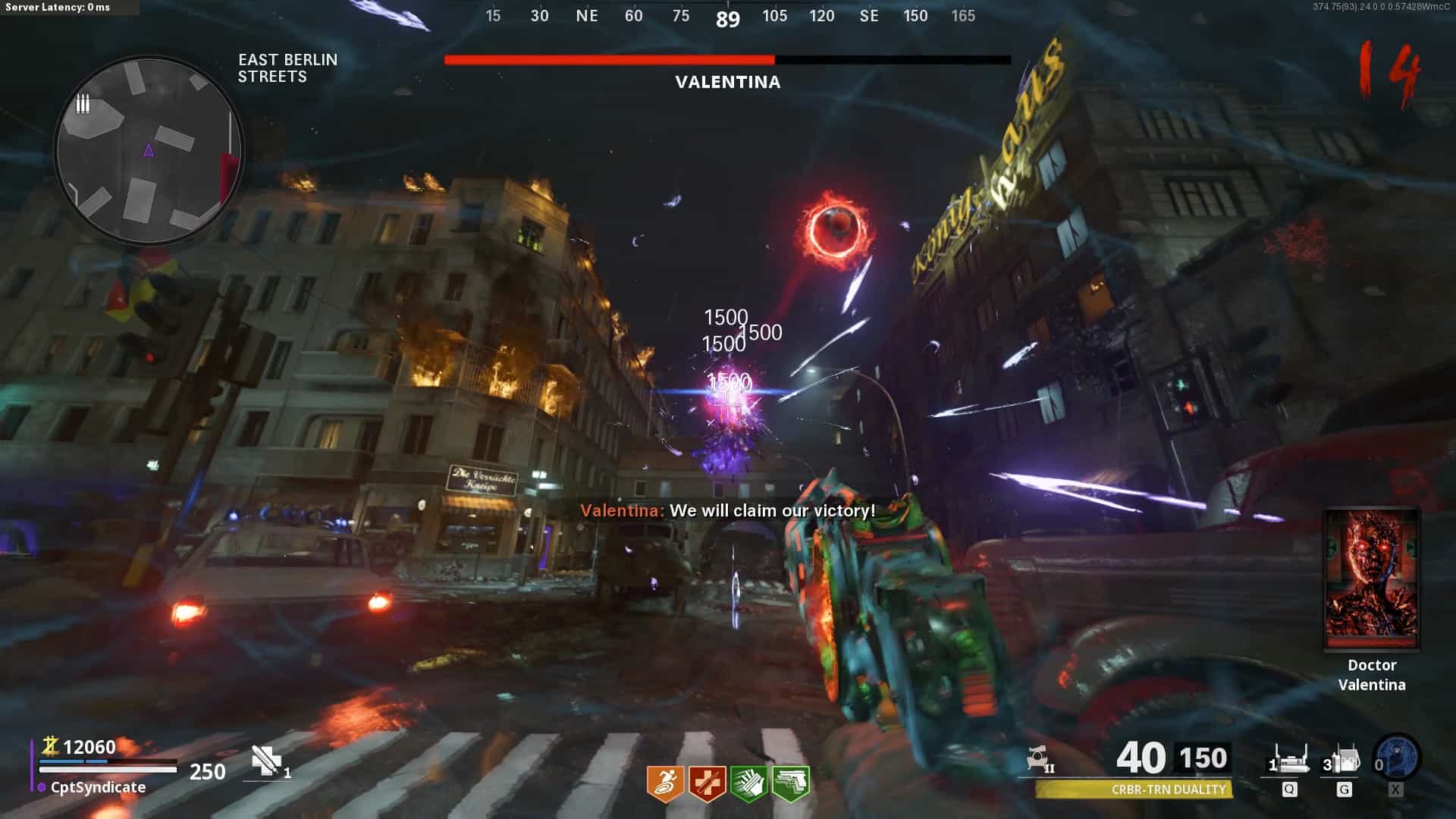Open the Doctor Valentina portrait card
The height and width of the screenshot is (819, 1456).
(1371, 580)
